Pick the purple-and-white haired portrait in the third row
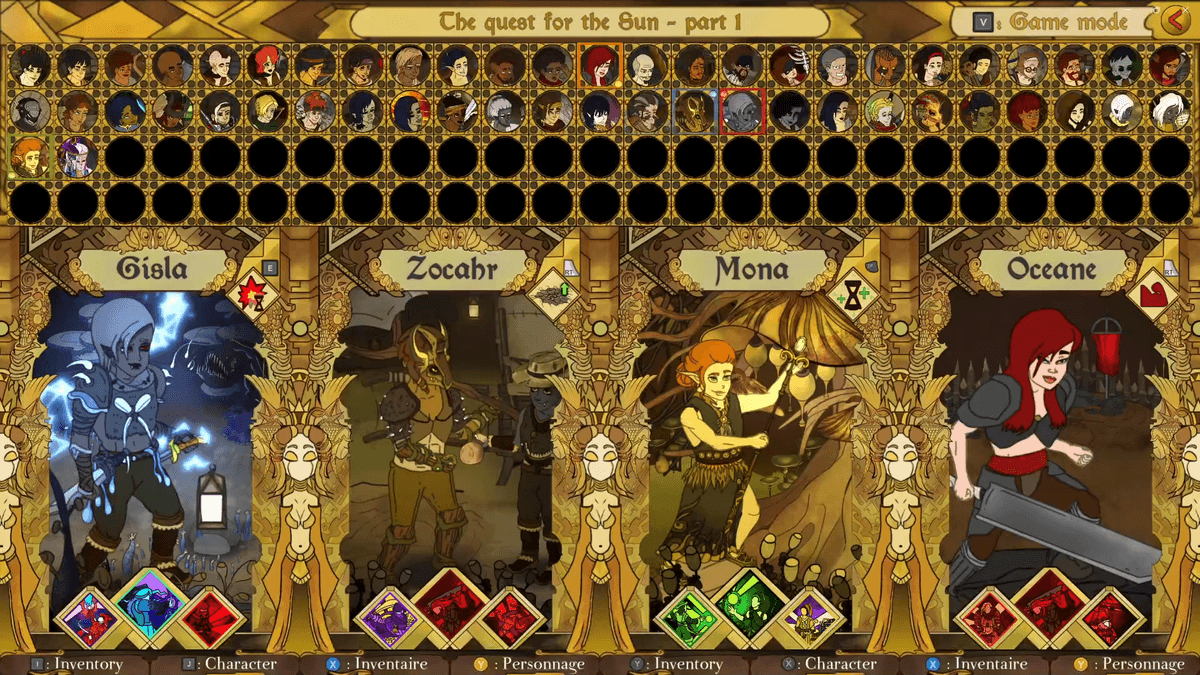The height and width of the screenshot is (675, 1200). click(77, 157)
